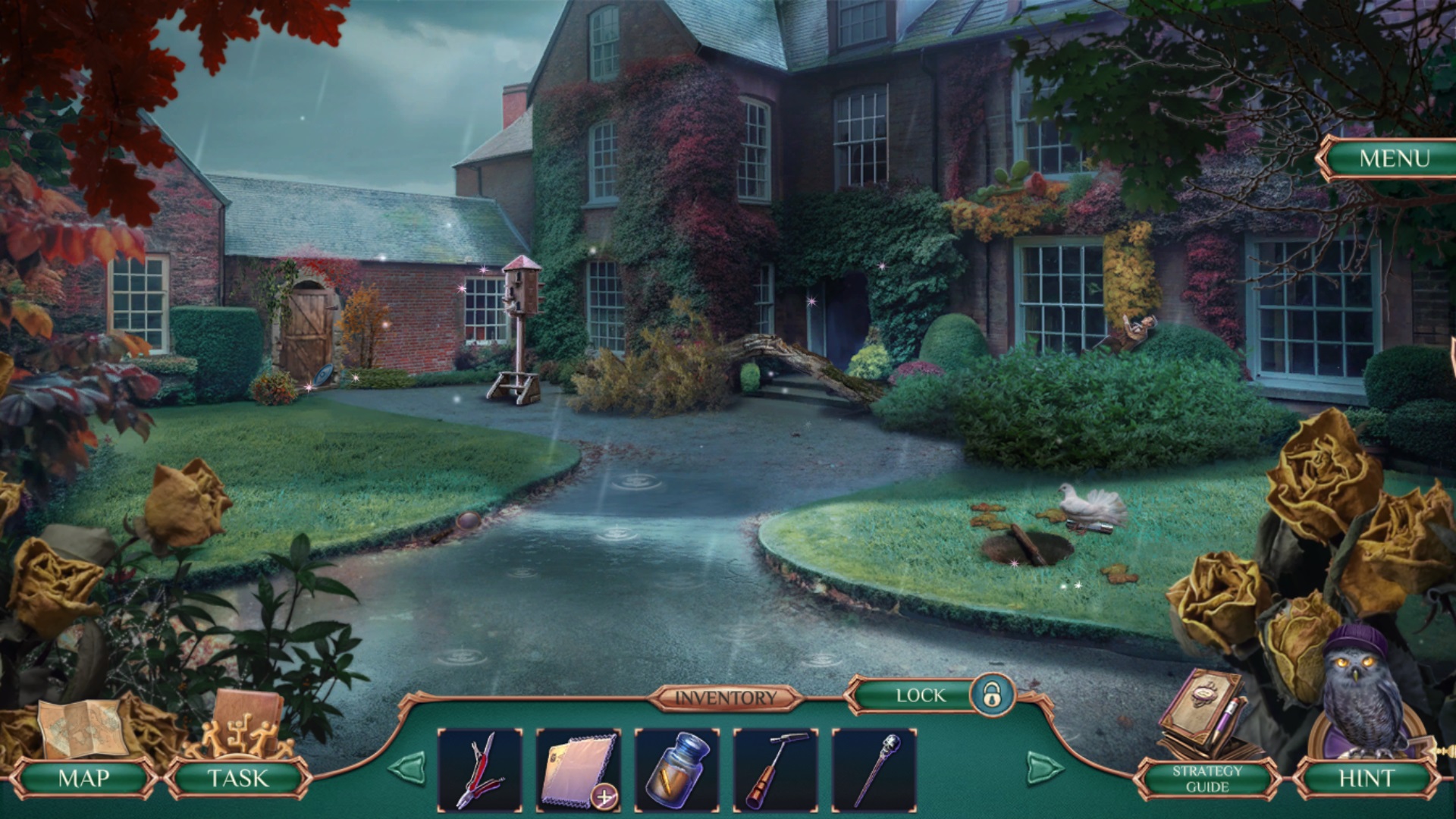Open the journal book with pen
Image resolution: width=1456 pixels, height=819 pixels.
(x=1202, y=713)
